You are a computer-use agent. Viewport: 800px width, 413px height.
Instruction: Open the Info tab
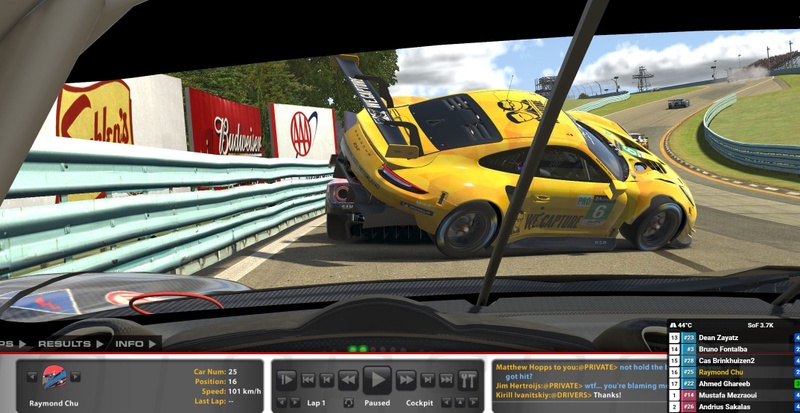pos(133,343)
